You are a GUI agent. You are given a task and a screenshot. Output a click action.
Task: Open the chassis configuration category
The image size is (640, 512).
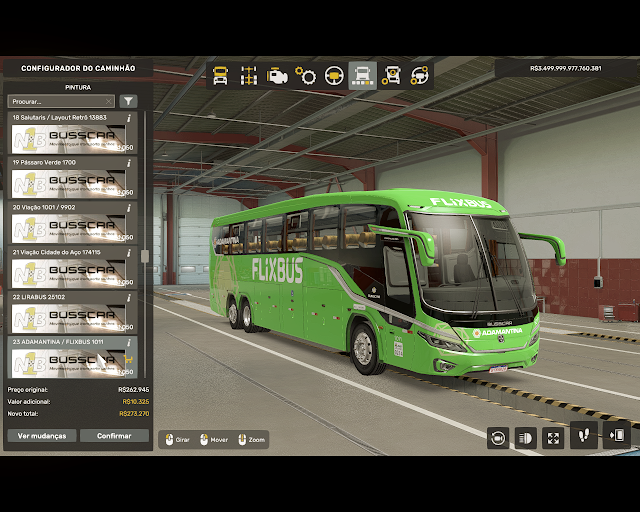click(249, 75)
